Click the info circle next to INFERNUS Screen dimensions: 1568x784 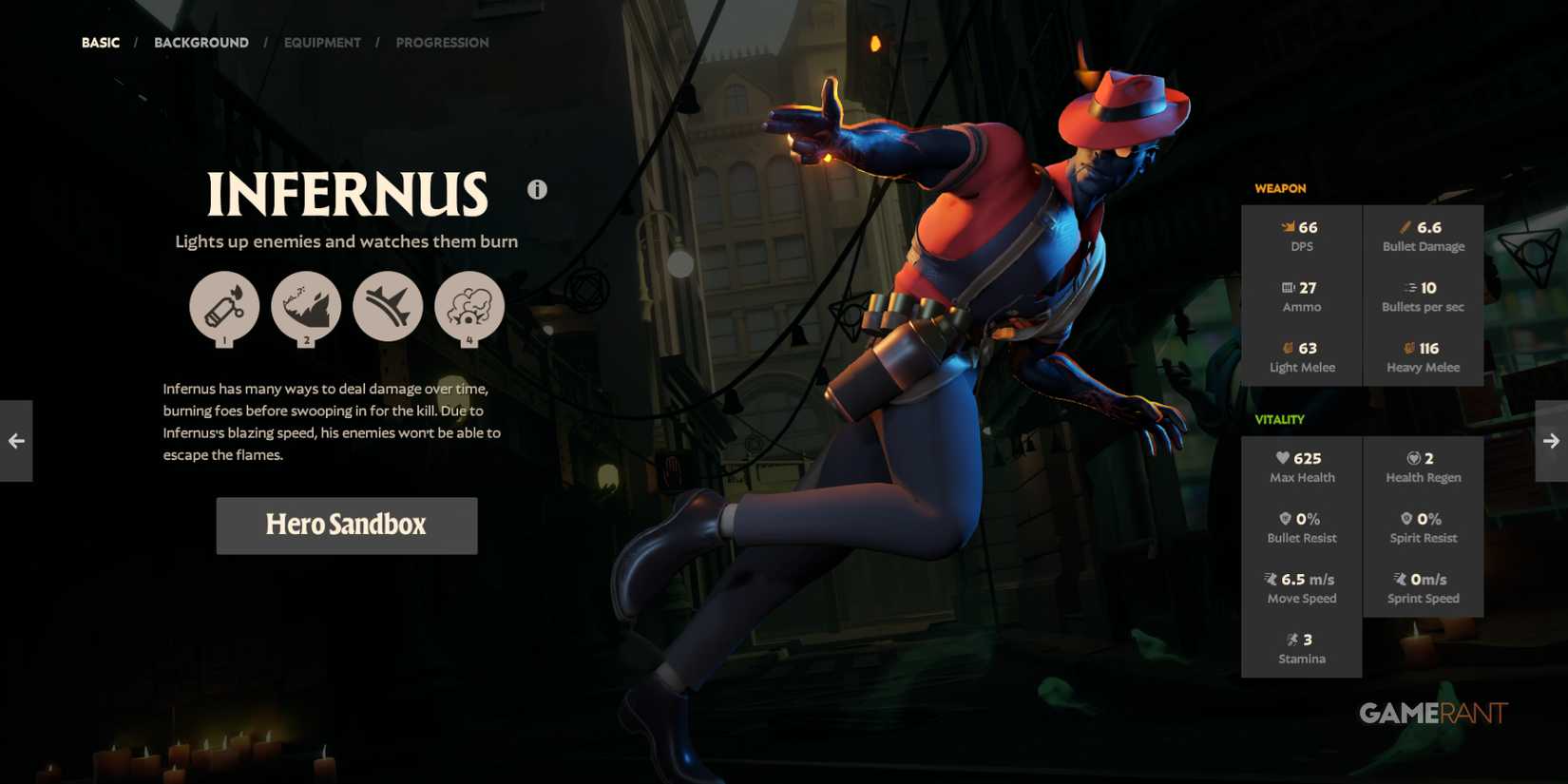coord(537,189)
